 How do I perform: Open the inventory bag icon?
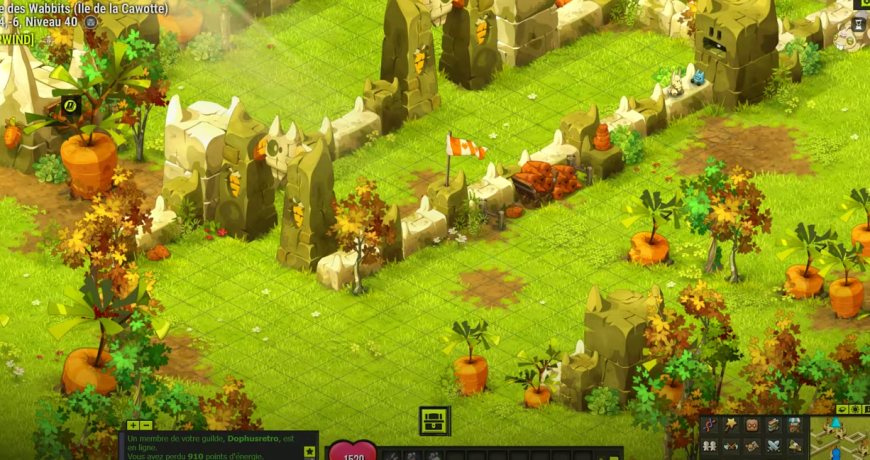click(x=752, y=425)
